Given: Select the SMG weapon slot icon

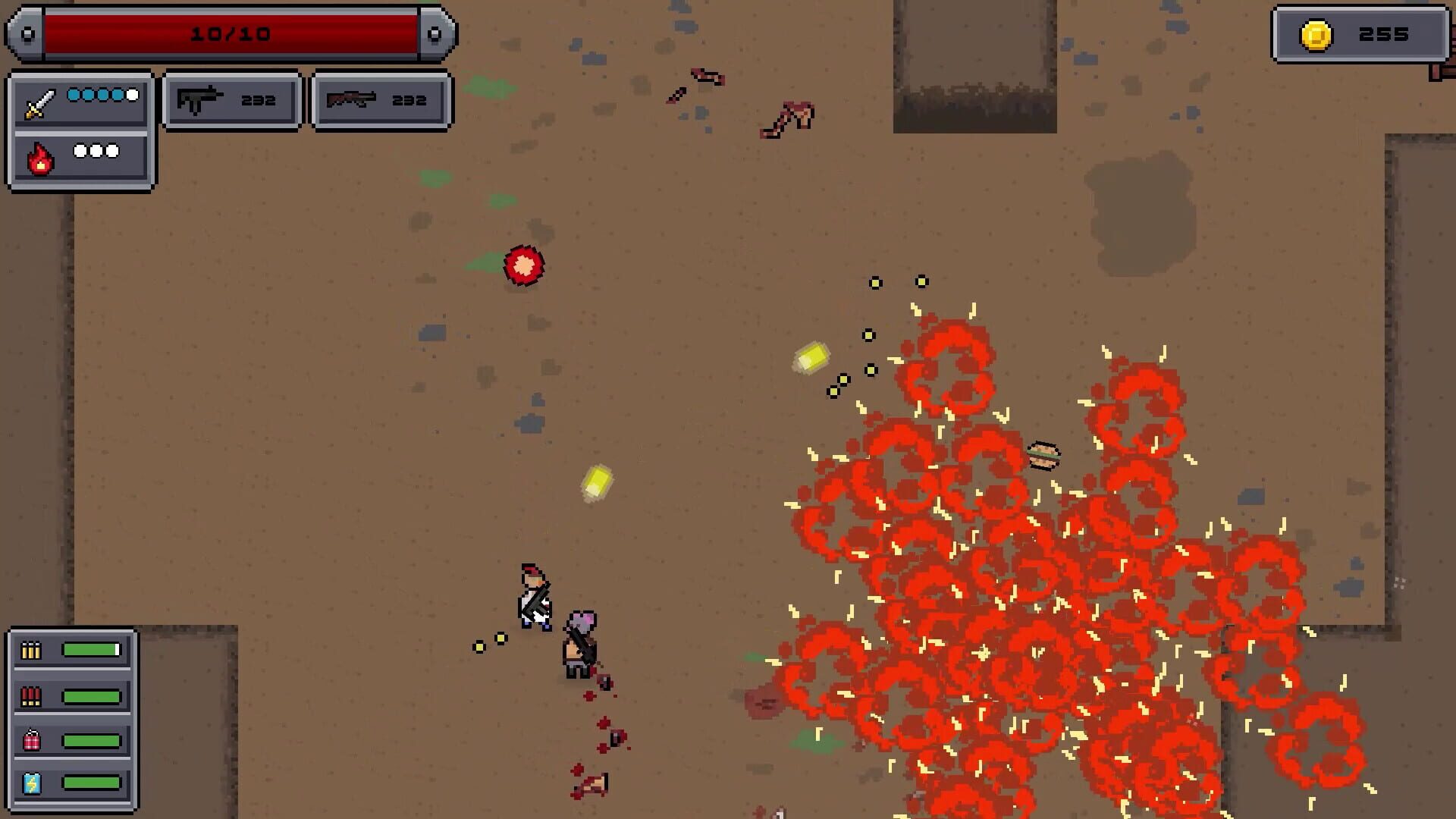Looking at the screenshot, I should click(199, 99).
